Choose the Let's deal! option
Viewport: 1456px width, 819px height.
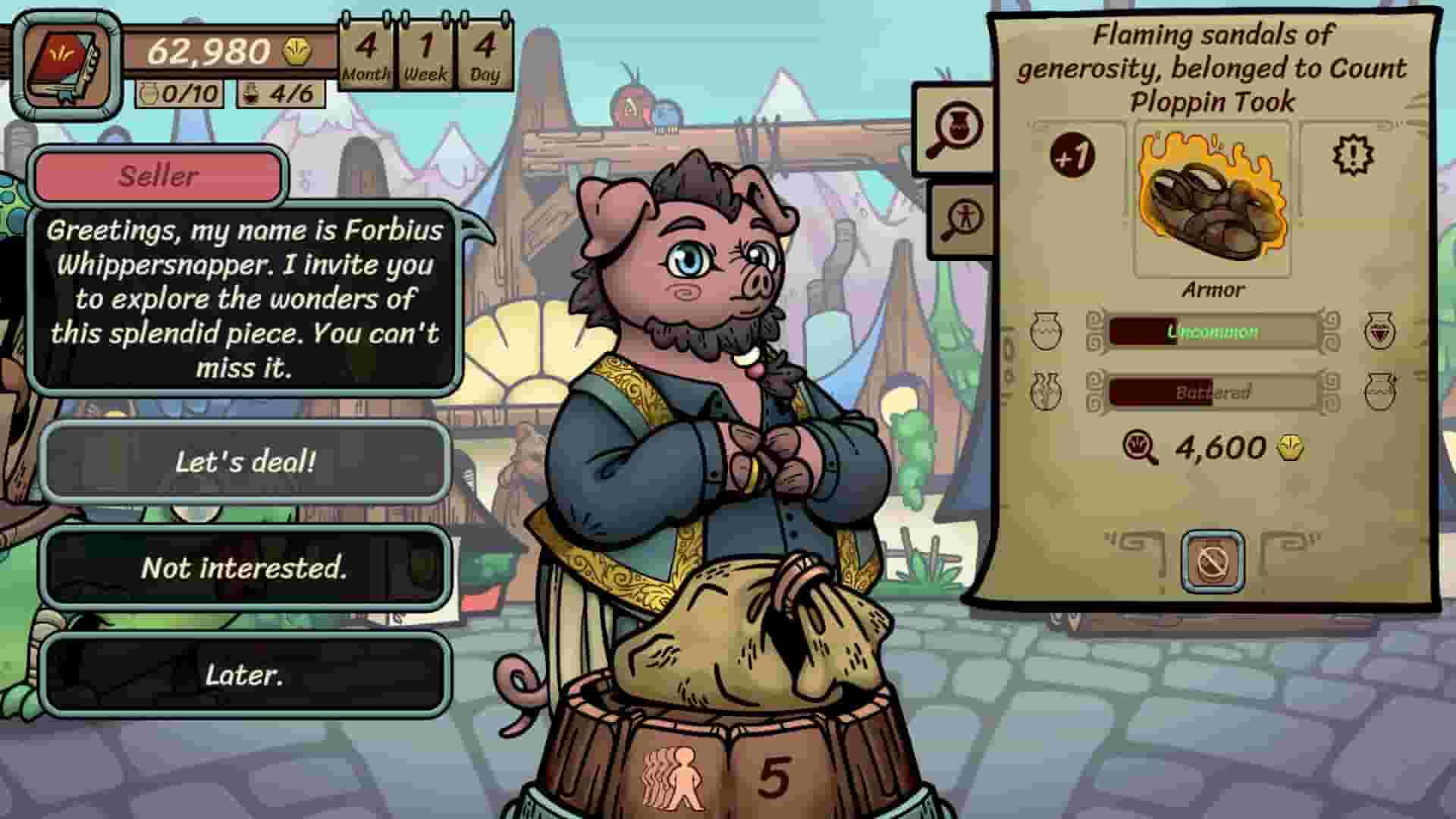[246, 460]
